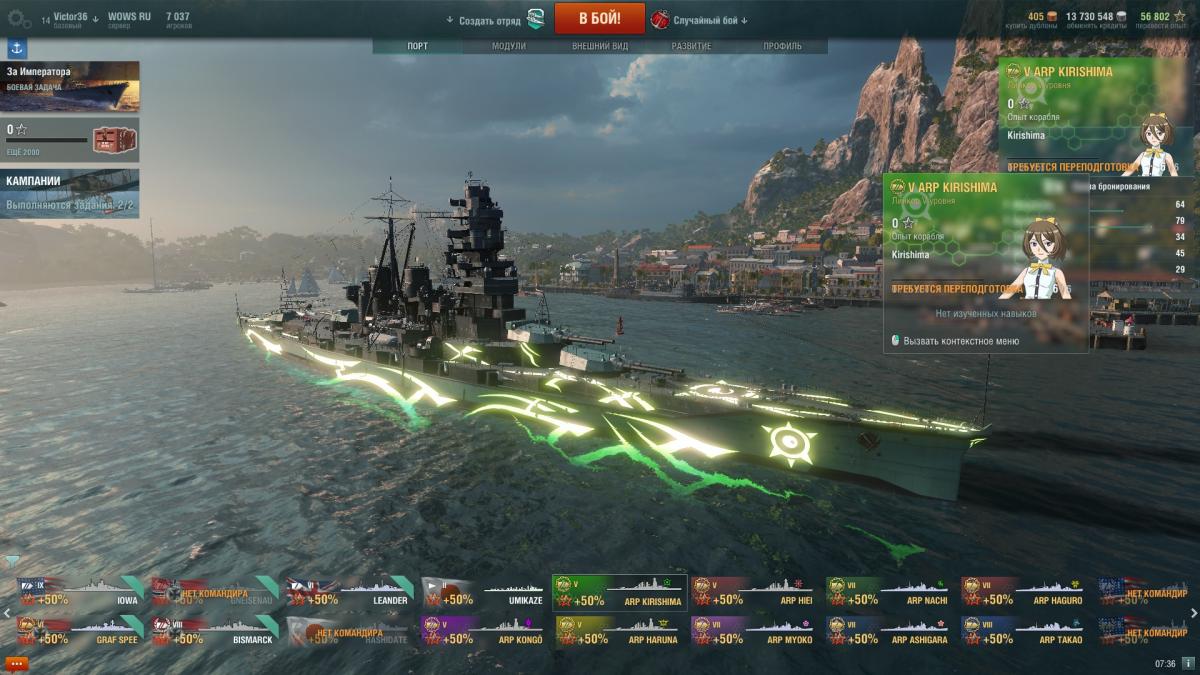Image resolution: width=1200 pixels, height=675 pixels.
Task: Open the КАМПАНИИ panel
Action: tap(70, 193)
